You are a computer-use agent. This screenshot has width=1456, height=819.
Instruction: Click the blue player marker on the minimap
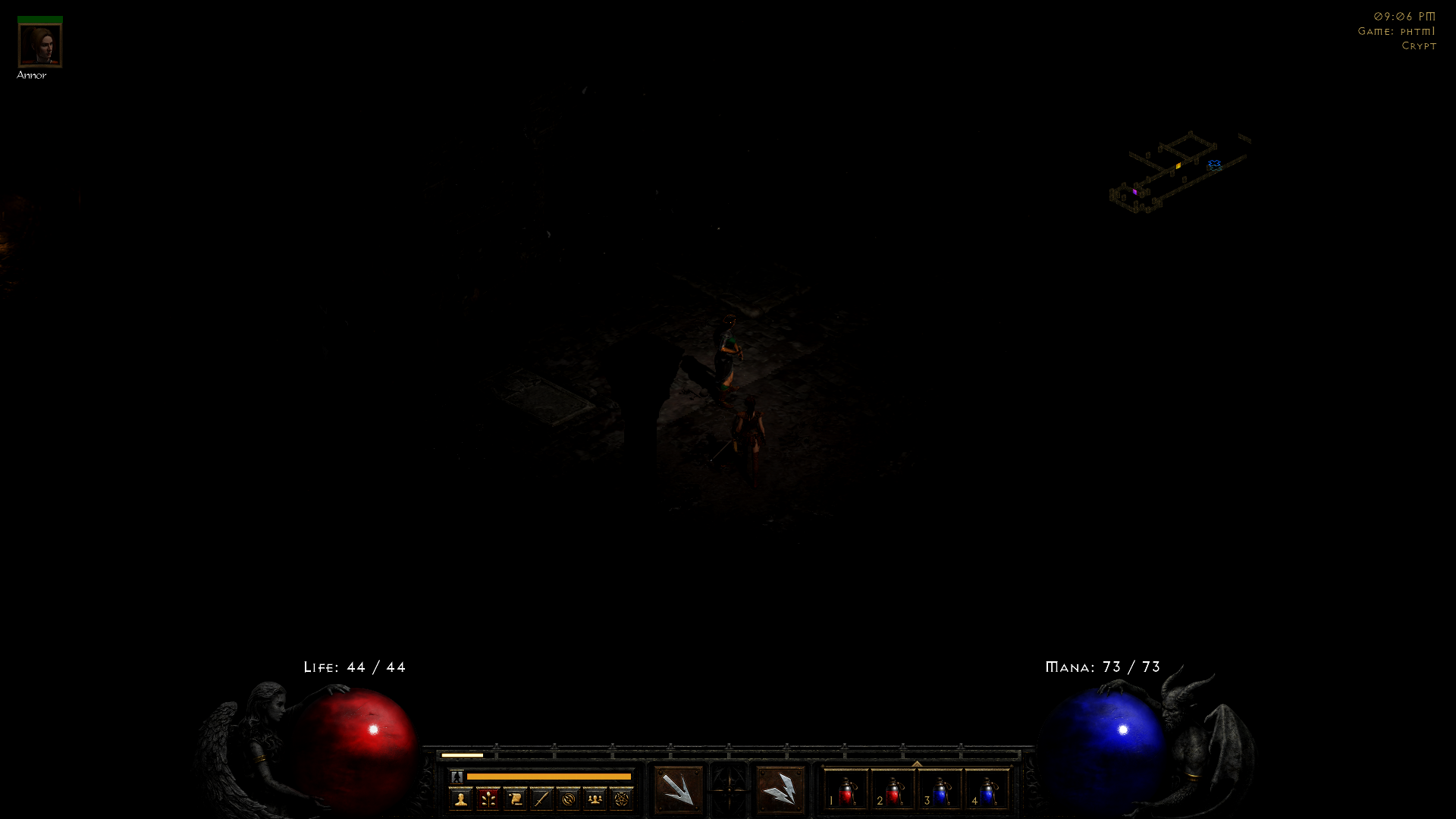(x=1216, y=163)
